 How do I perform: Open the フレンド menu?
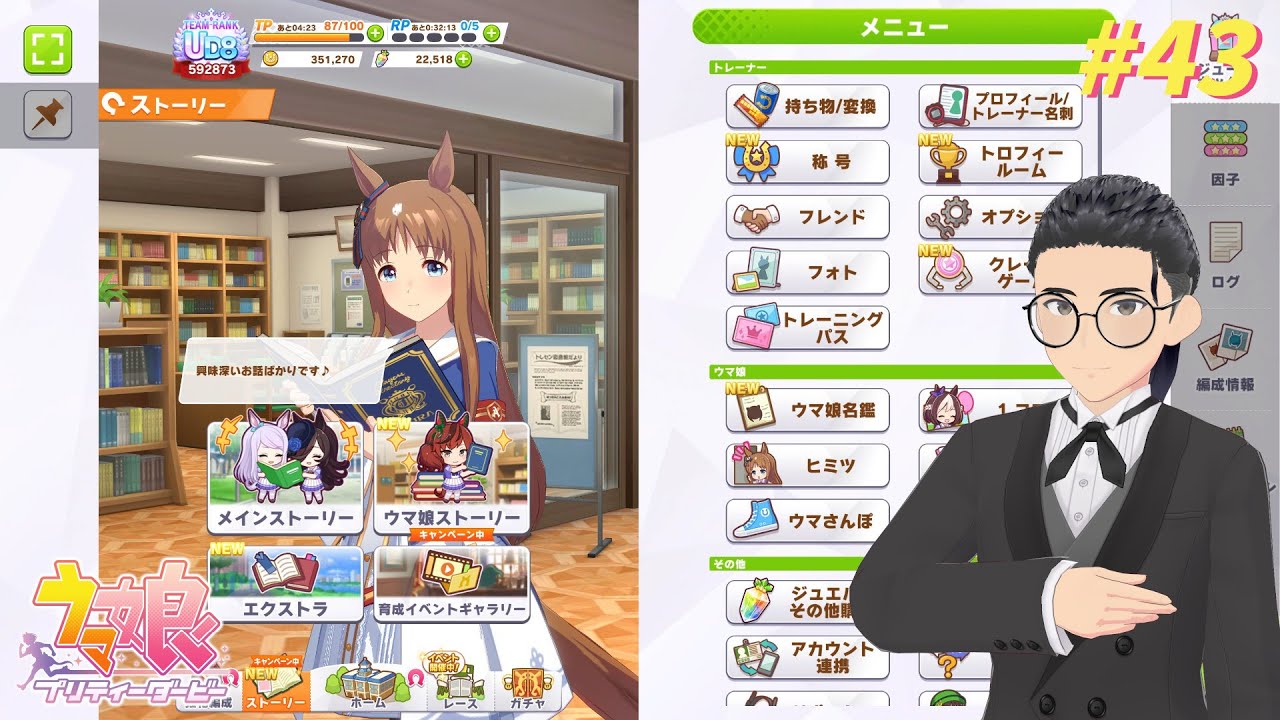pos(807,217)
